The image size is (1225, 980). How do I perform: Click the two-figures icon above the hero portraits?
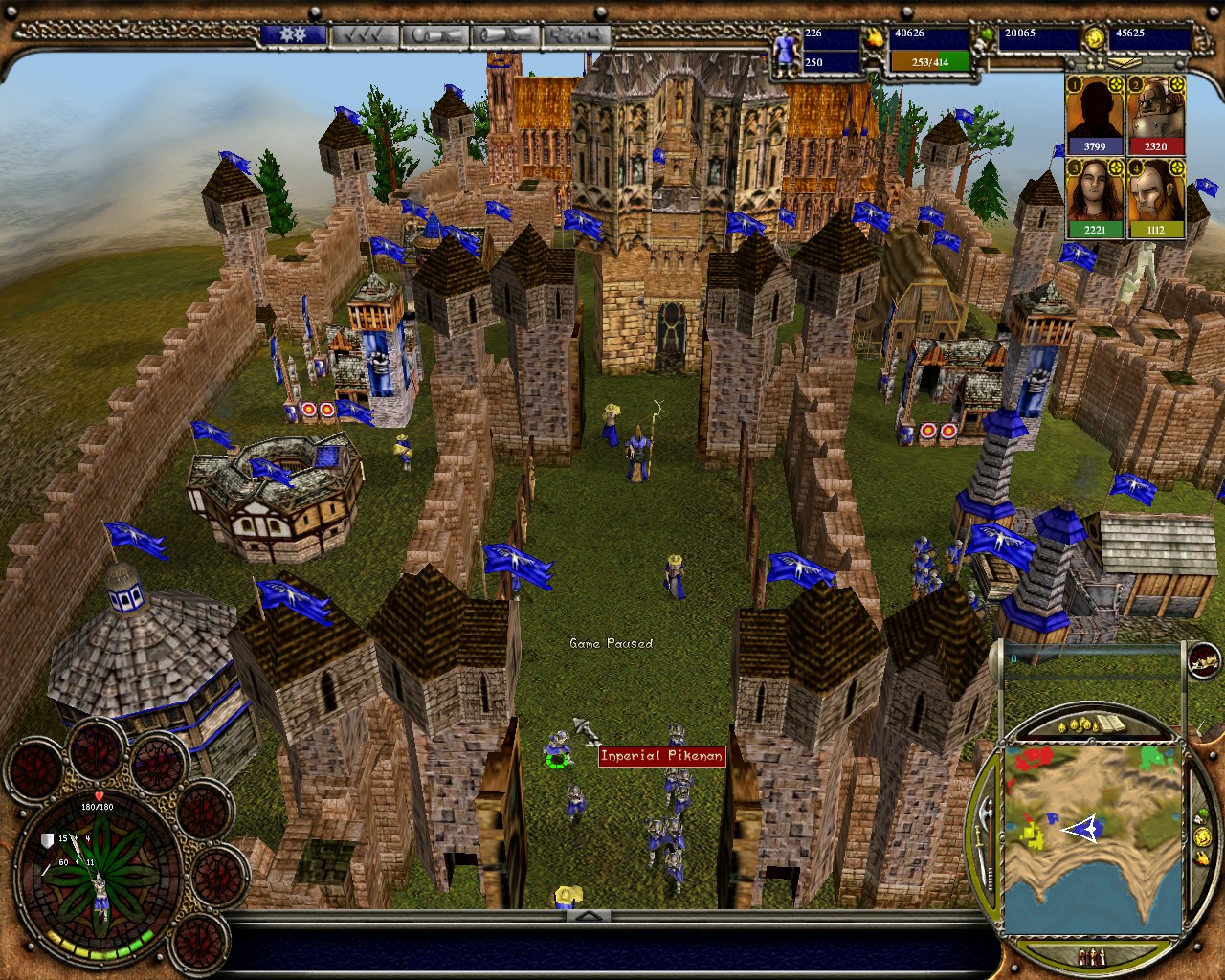click(x=1095, y=62)
